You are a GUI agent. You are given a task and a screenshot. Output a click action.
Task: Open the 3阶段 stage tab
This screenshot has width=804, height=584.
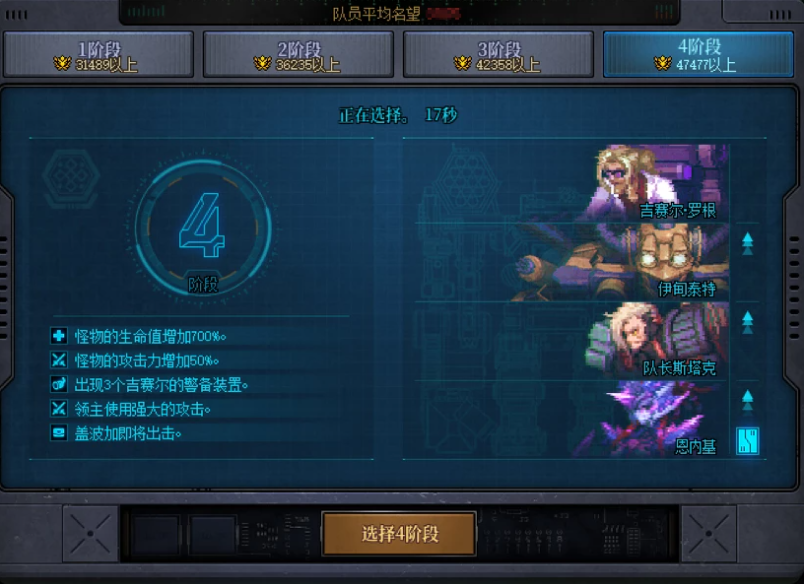click(498, 54)
